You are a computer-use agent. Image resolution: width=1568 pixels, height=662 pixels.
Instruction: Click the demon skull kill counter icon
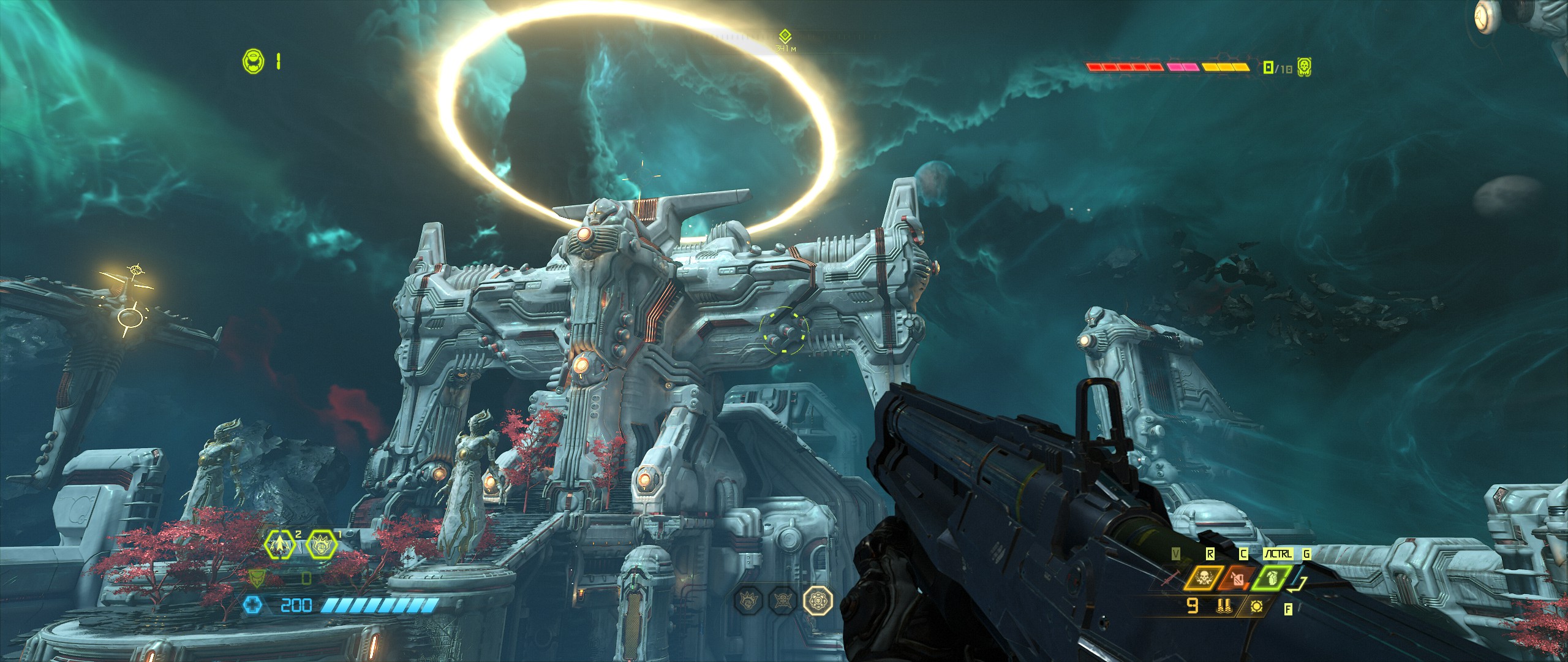point(1305,67)
